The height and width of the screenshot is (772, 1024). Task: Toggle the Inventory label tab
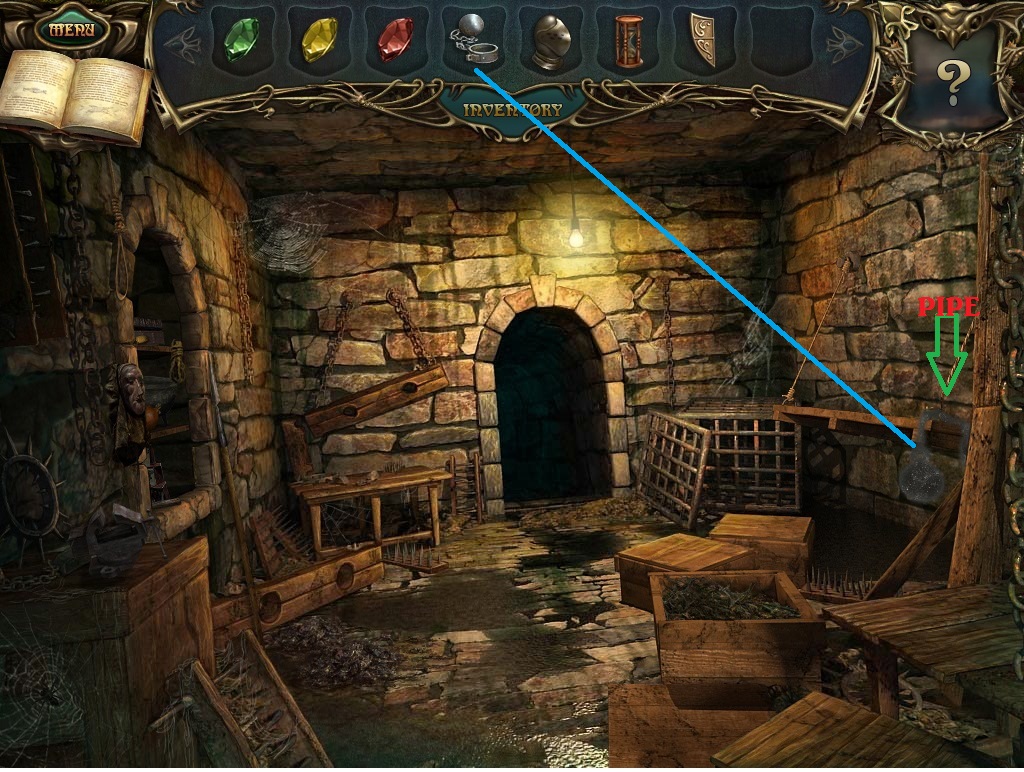pyautogui.click(x=512, y=109)
